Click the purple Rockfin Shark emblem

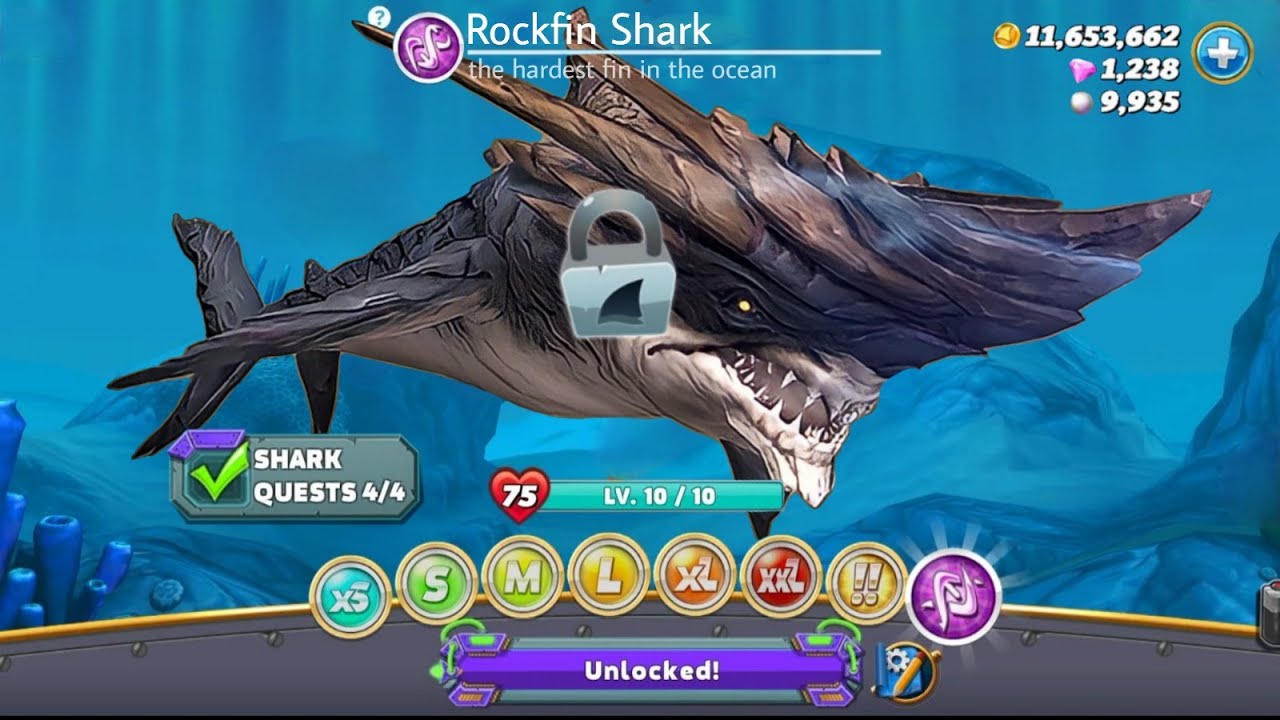click(x=428, y=47)
